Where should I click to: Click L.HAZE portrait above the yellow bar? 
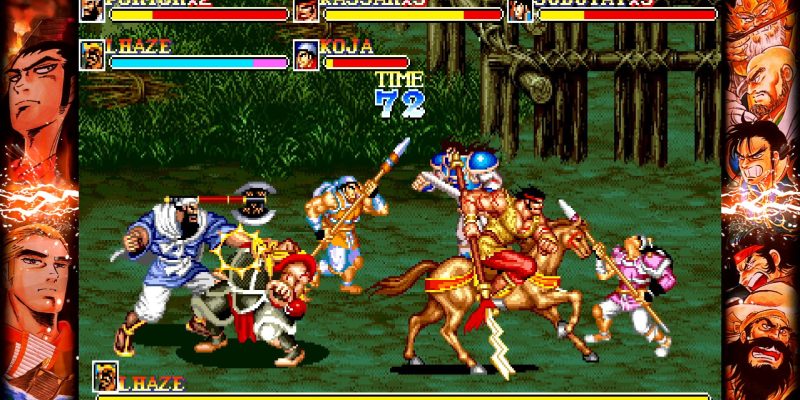coord(105,376)
